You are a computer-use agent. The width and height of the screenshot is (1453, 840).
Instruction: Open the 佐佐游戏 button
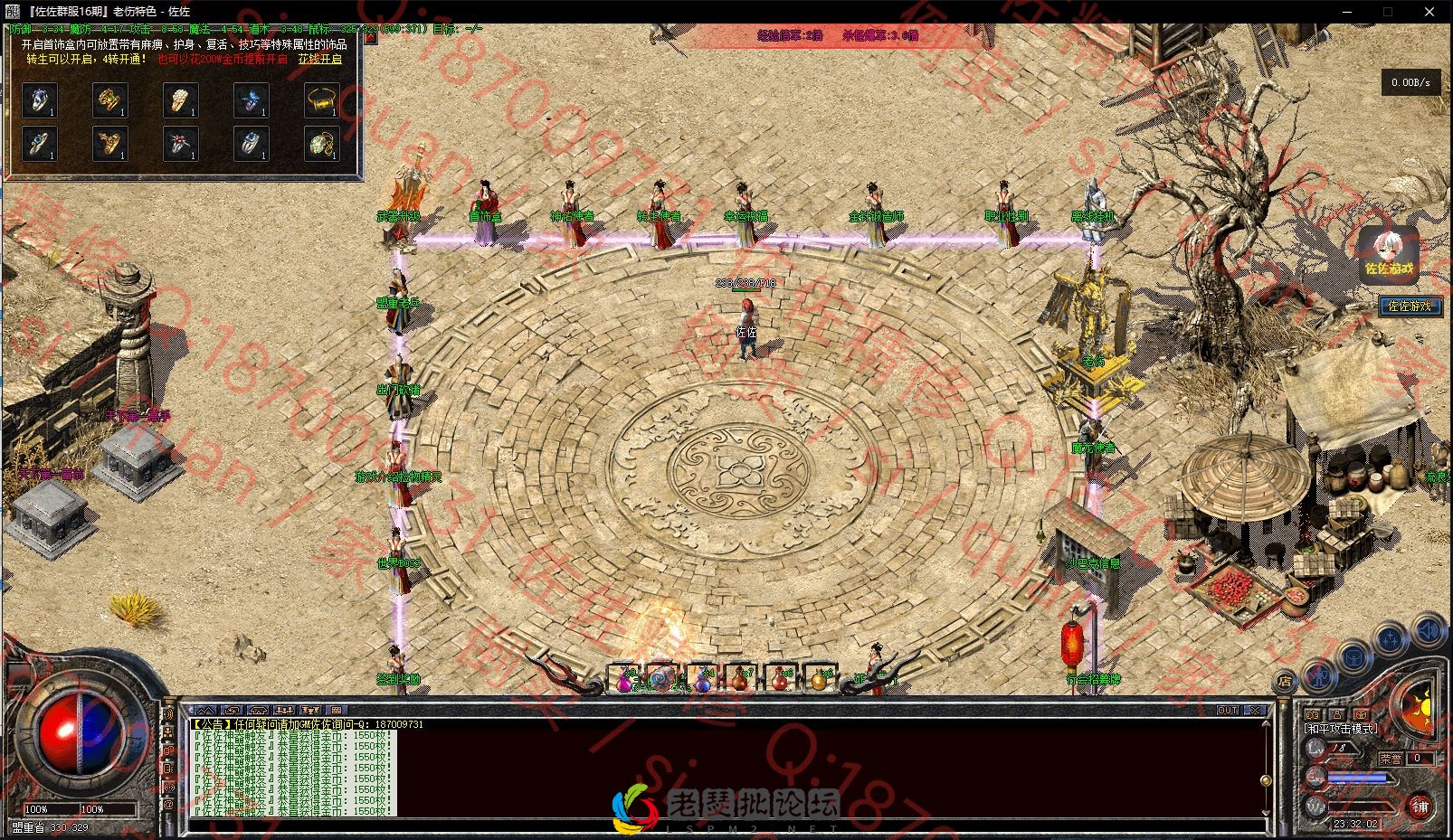pos(1410,306)
